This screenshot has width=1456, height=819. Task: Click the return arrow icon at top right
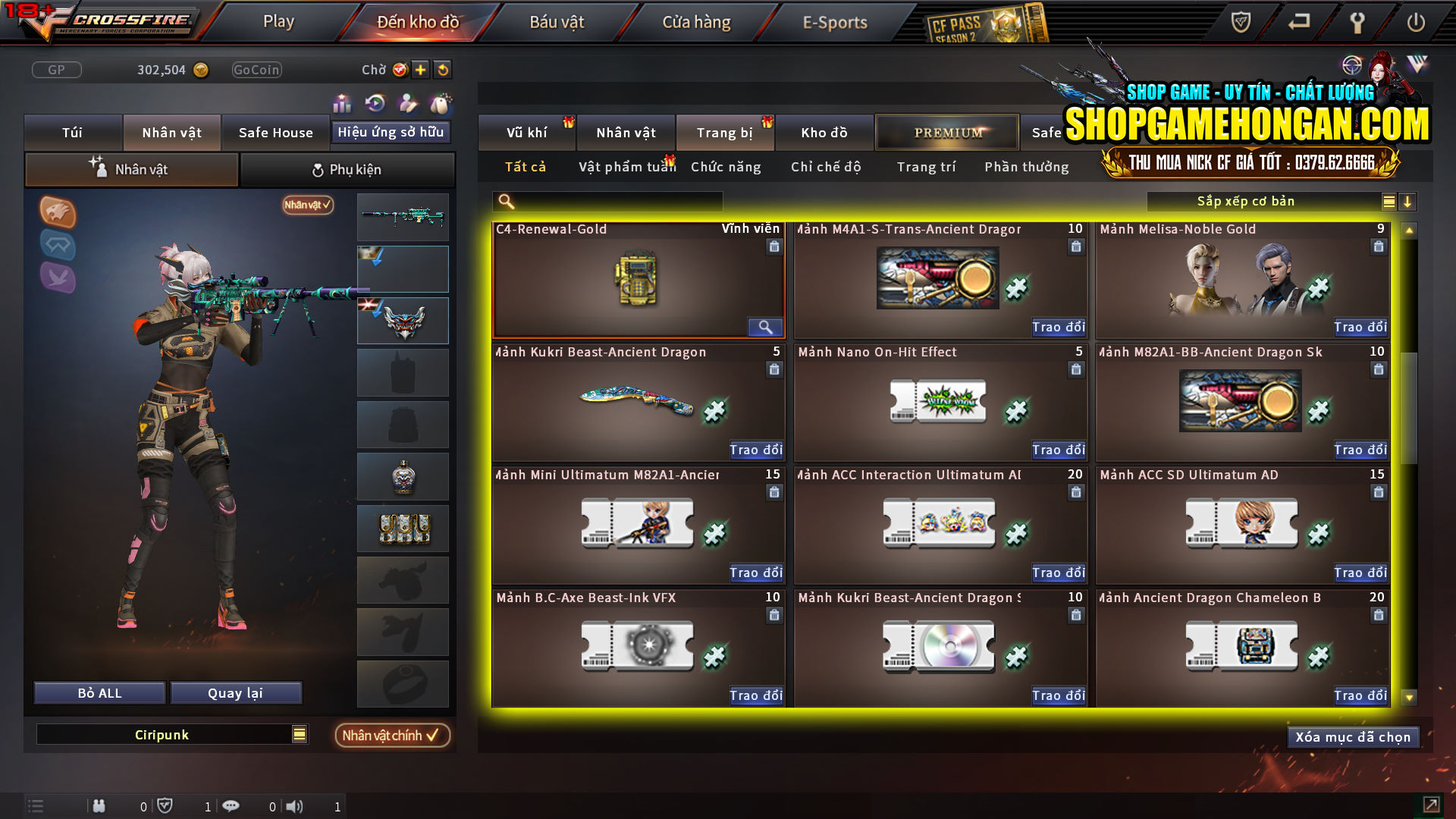coord(1298,23)
